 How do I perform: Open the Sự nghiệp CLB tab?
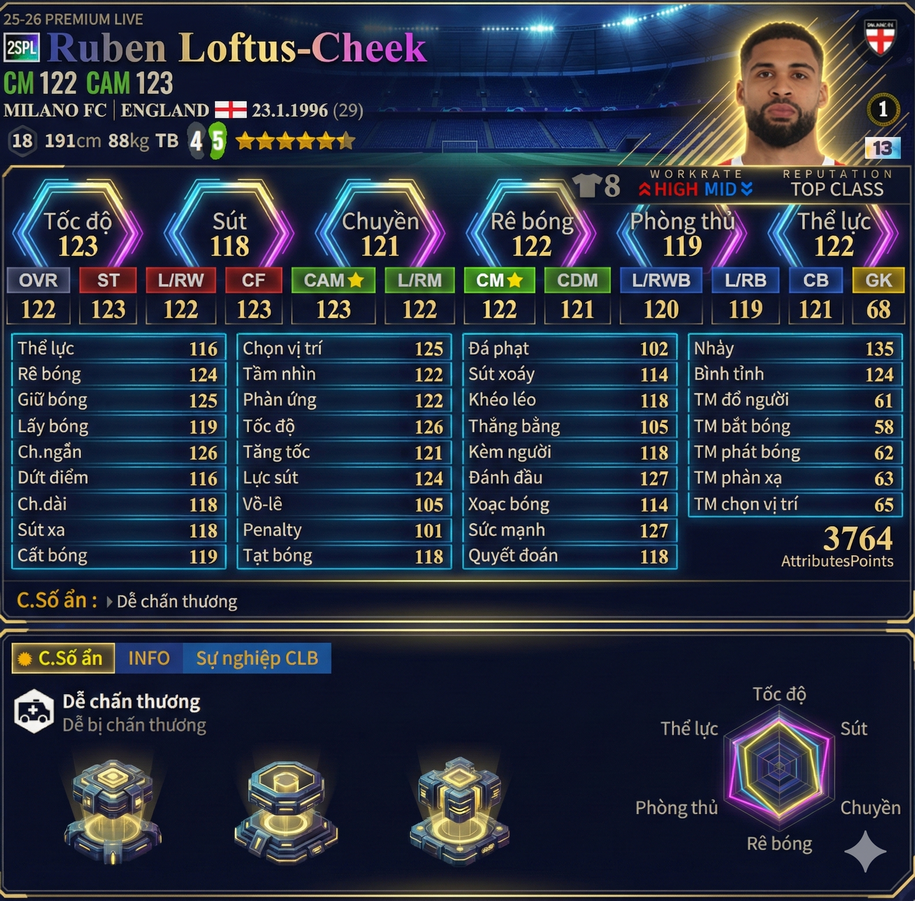point(256,658)
